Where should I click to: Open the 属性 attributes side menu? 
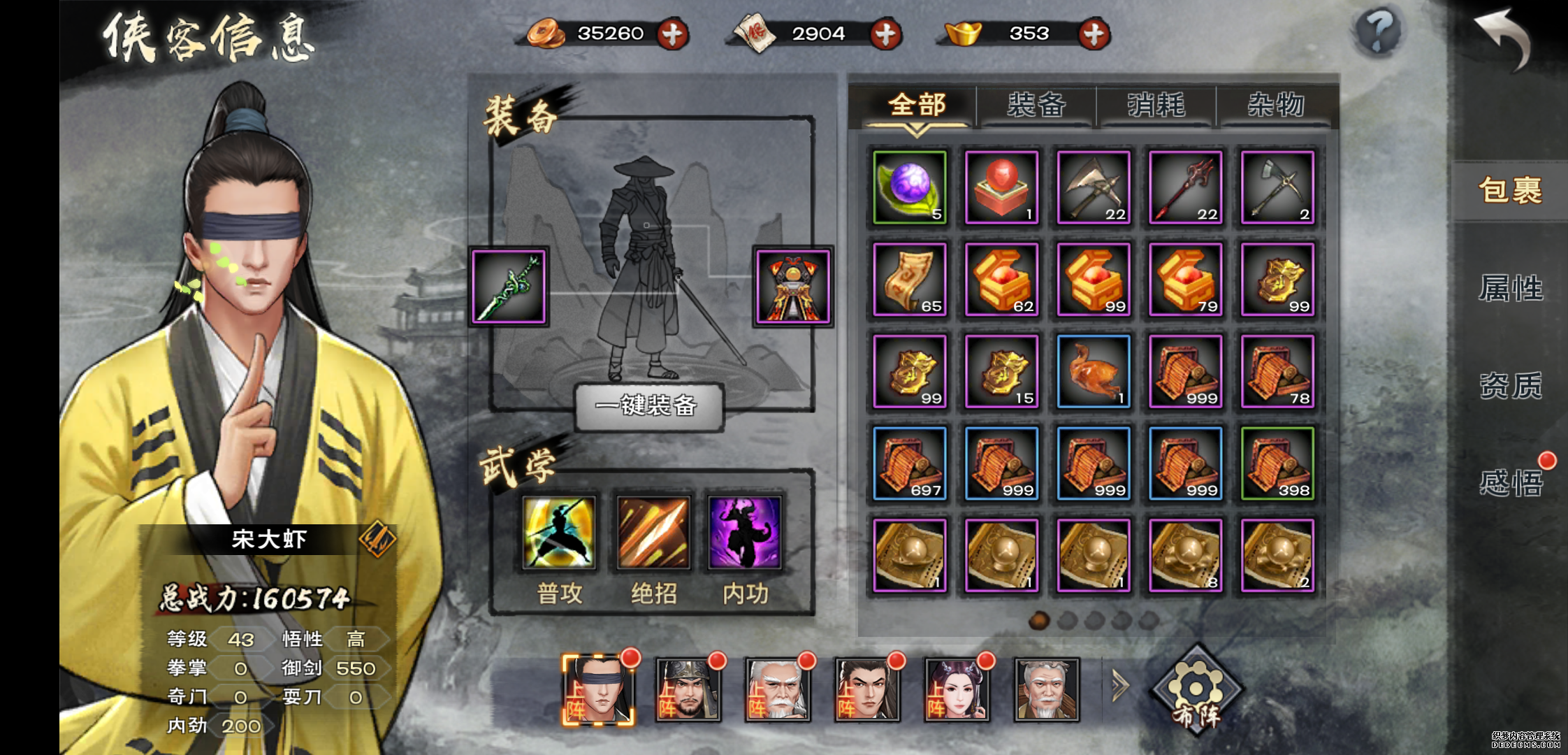pyautogui.click(x=1510, y=288)
